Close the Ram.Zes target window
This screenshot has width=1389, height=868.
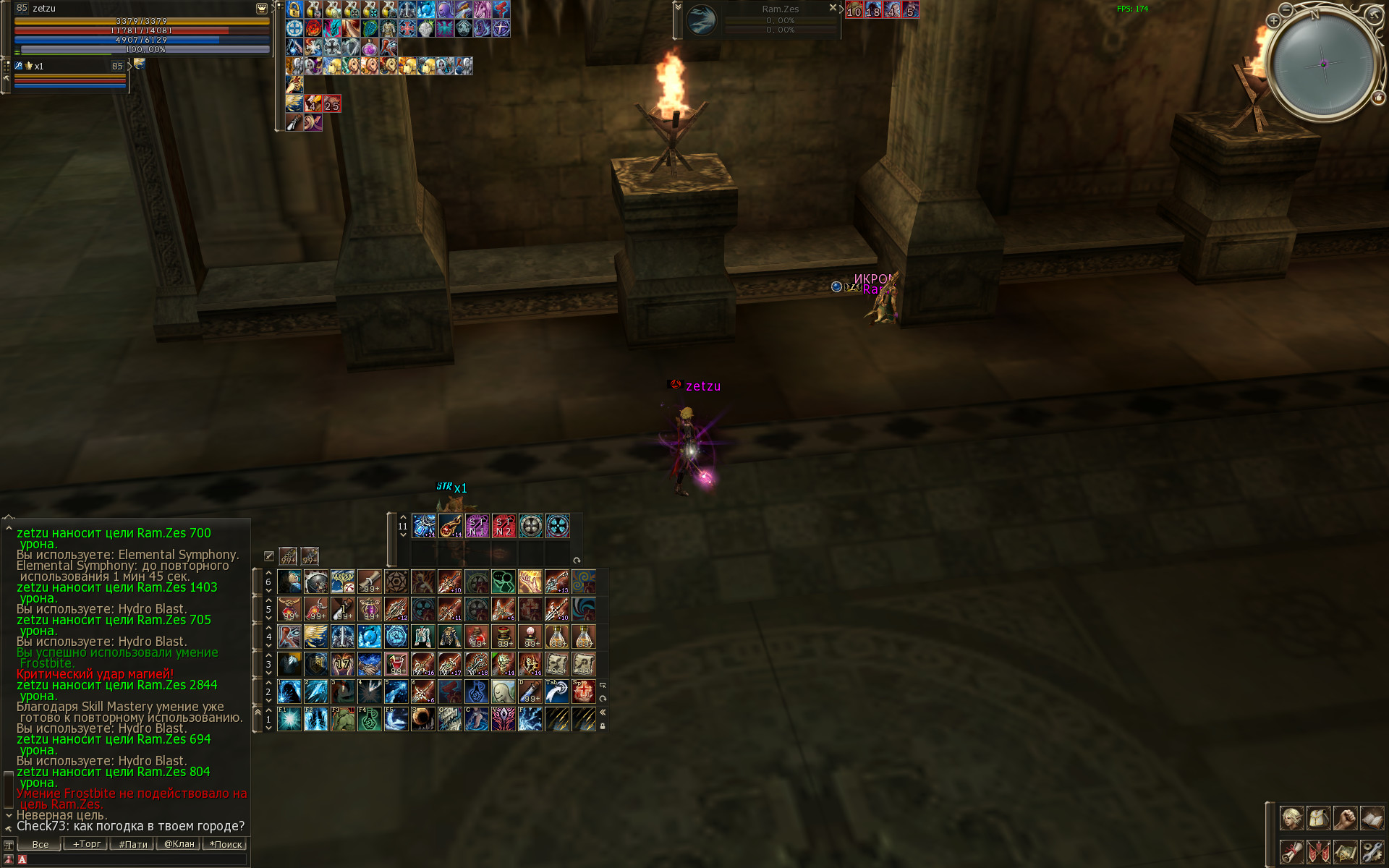(x=833, y=8)
